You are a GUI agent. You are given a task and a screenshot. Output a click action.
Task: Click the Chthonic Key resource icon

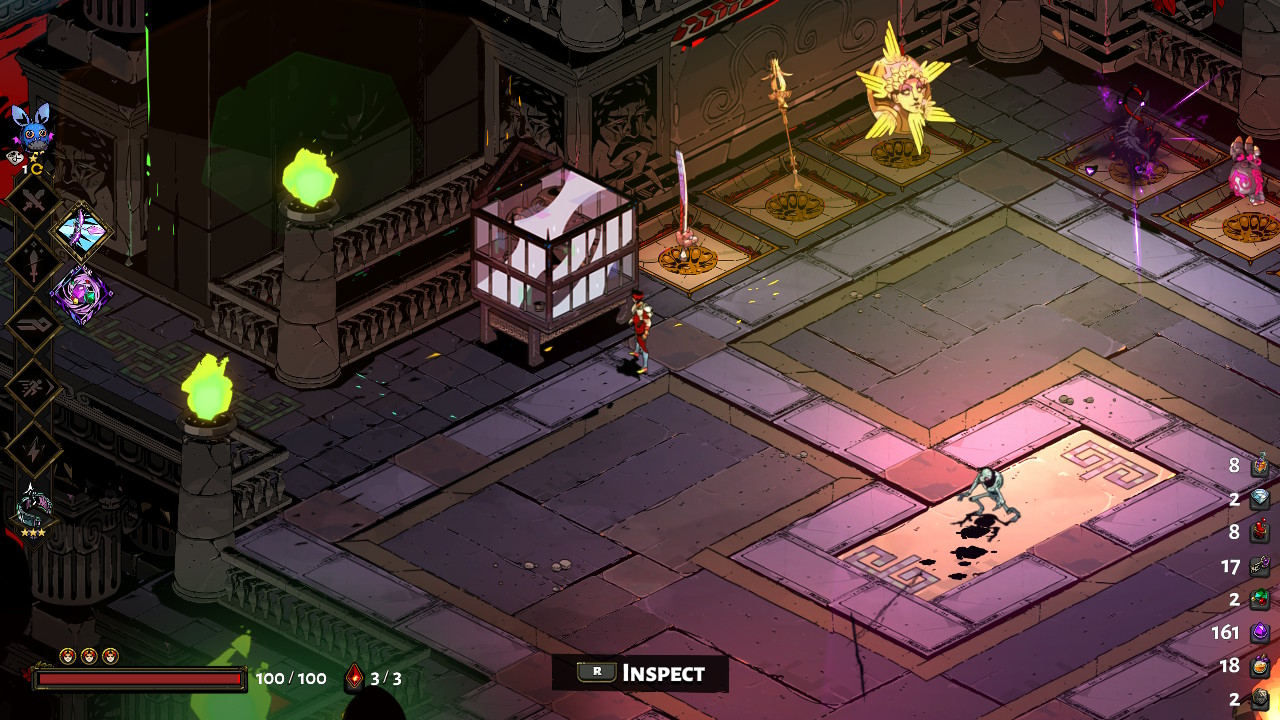click(x=1260, y=566)
